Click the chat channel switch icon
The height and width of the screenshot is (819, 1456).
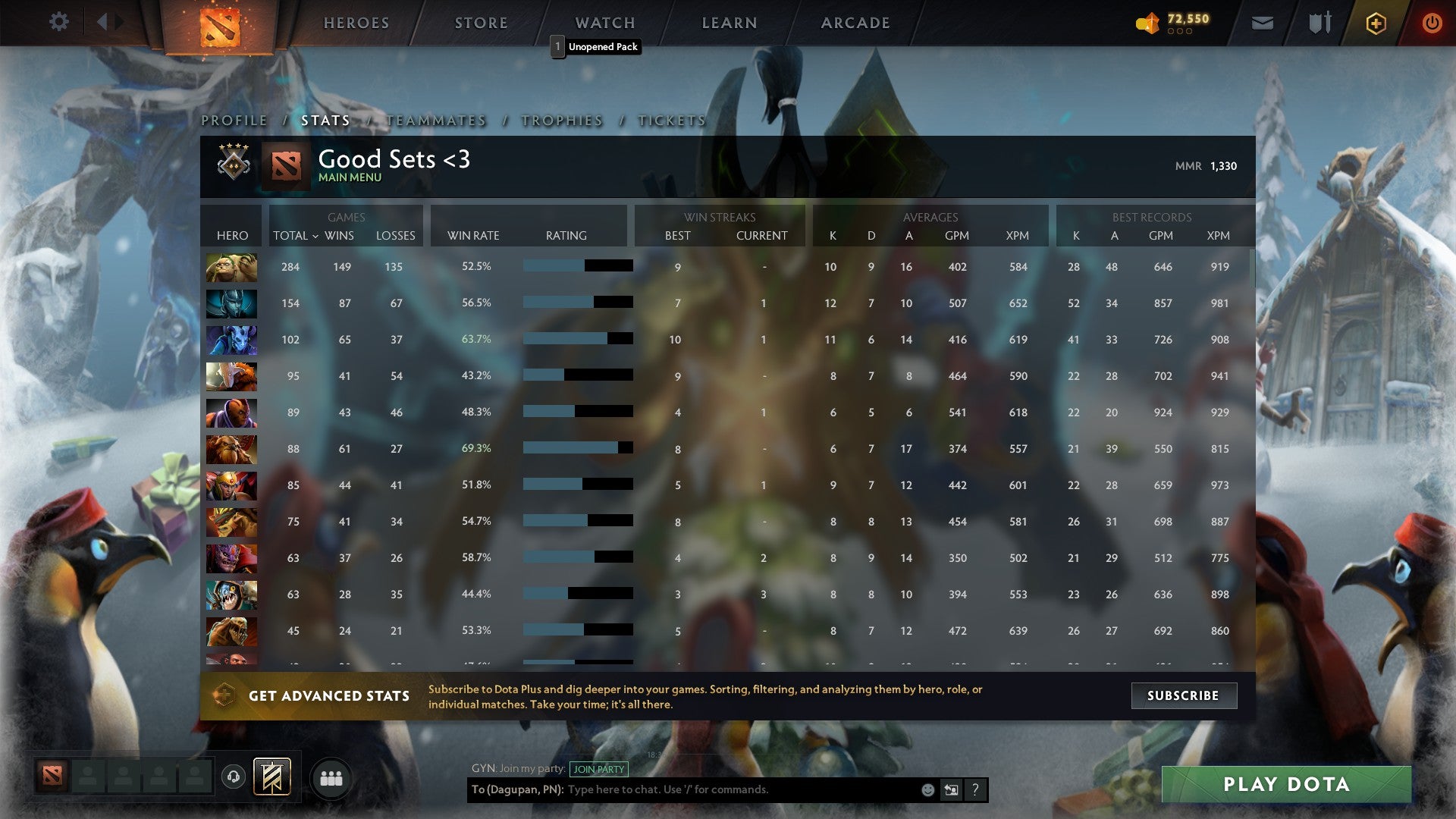point(950,789)
